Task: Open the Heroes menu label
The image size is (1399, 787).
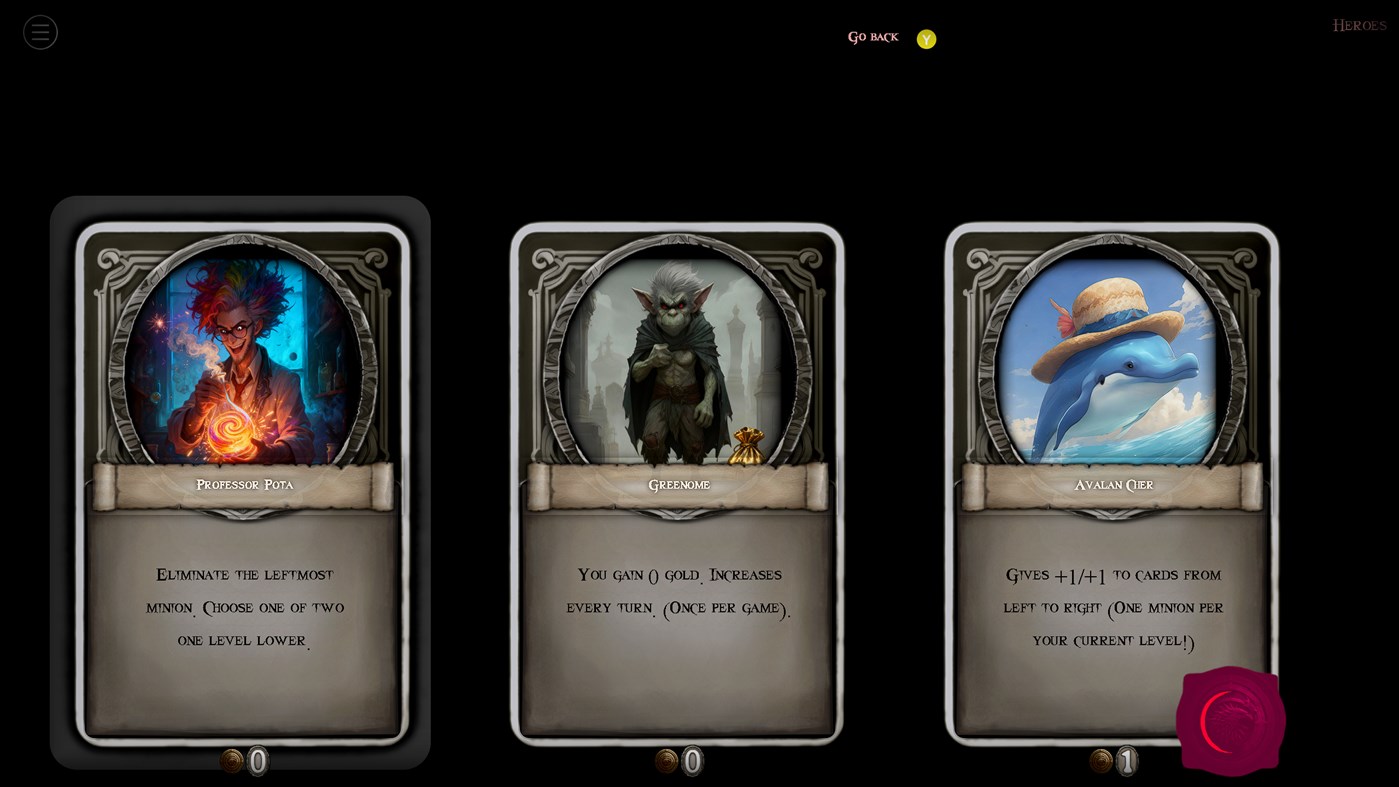Action: pyautogui.click(x=1358, y=24)
